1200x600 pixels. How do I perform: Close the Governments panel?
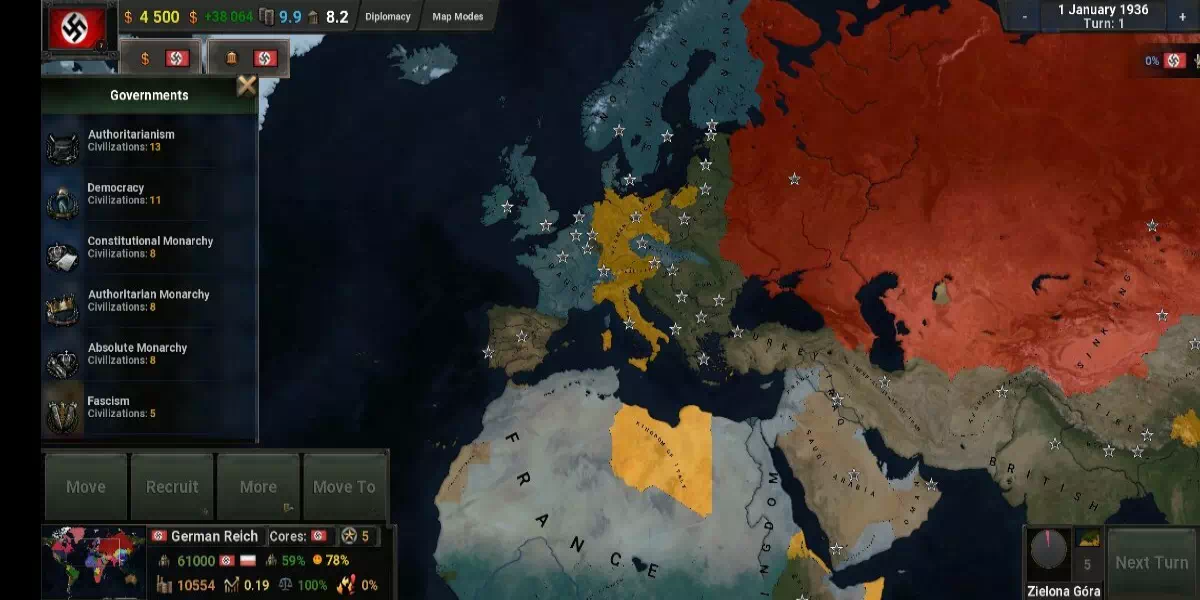coord(246,86)
